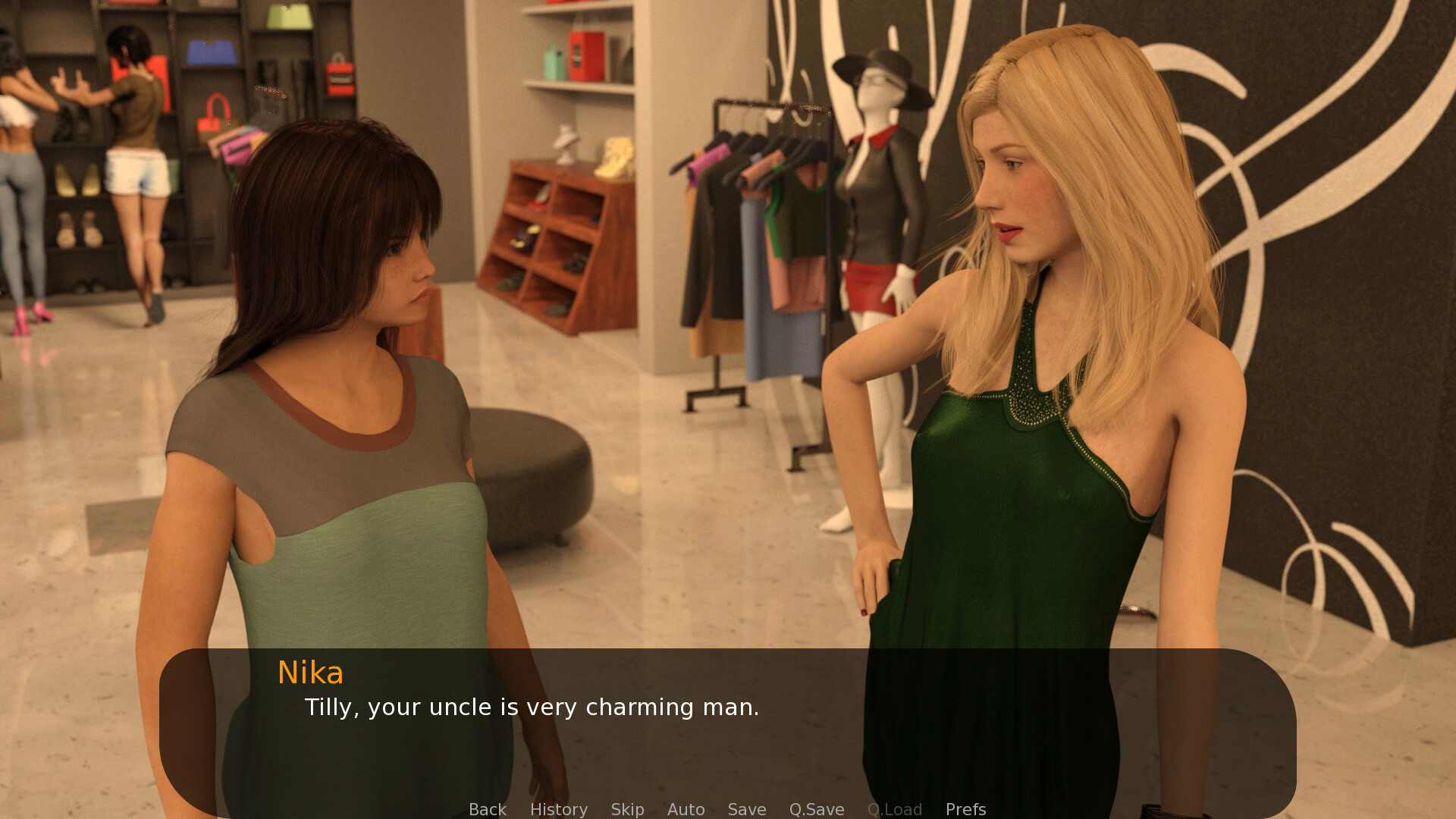Toggle Skip mode for dialogue
The image size is (1456, 819).
pos(627,809)
